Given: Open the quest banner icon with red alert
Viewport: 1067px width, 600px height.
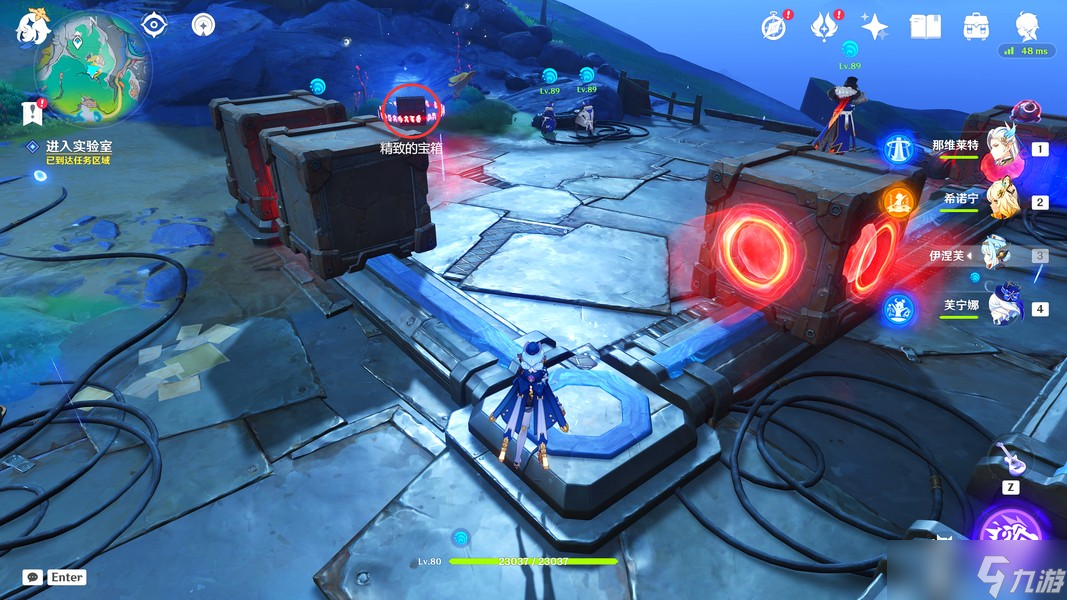Looking at the screenshot, I should click(x=31, y=110).
